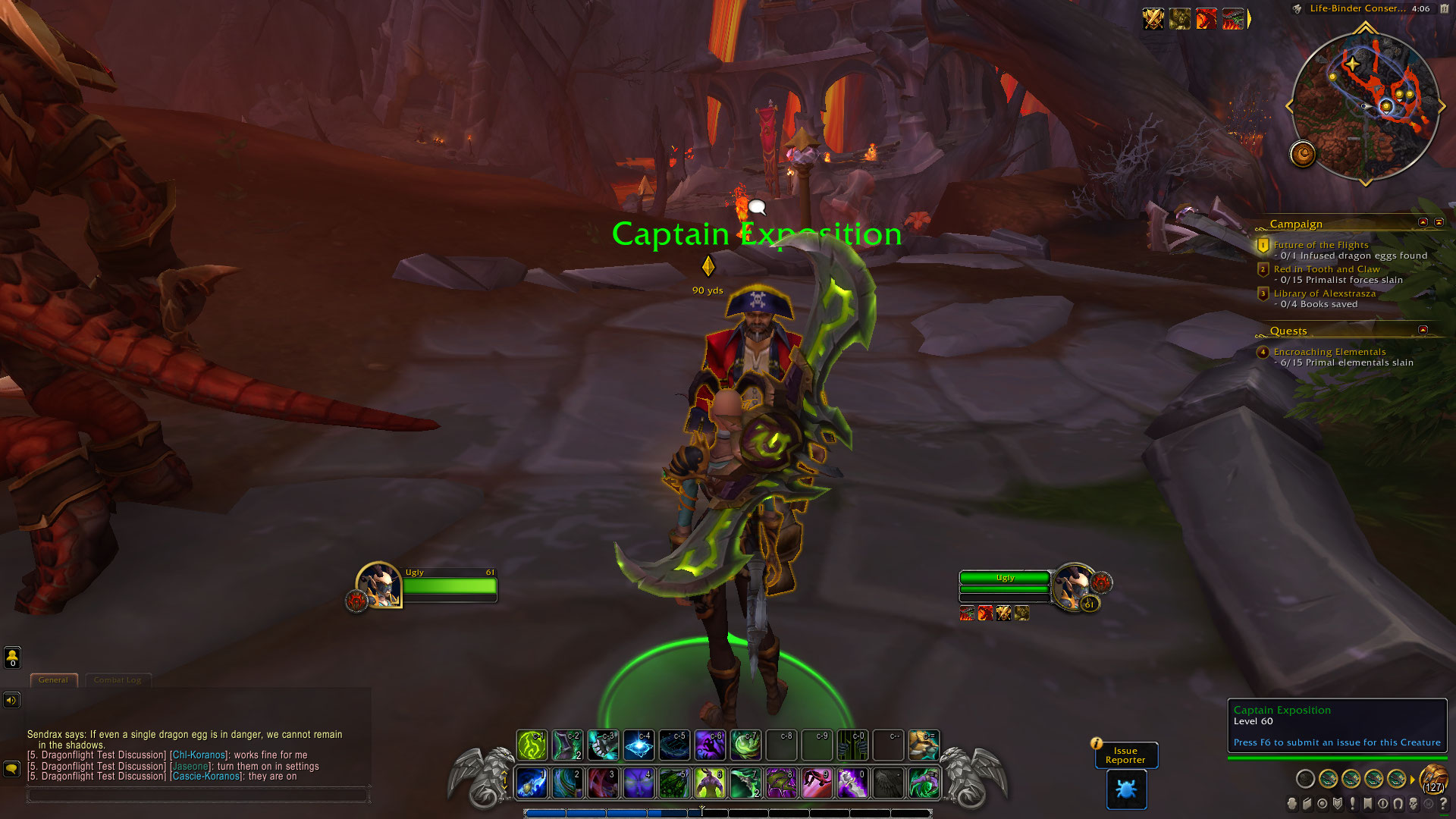Screen dimensions: 1456x819
Task: Select the Encroaching Elementals quest entry
Action: click(1329, 352)
